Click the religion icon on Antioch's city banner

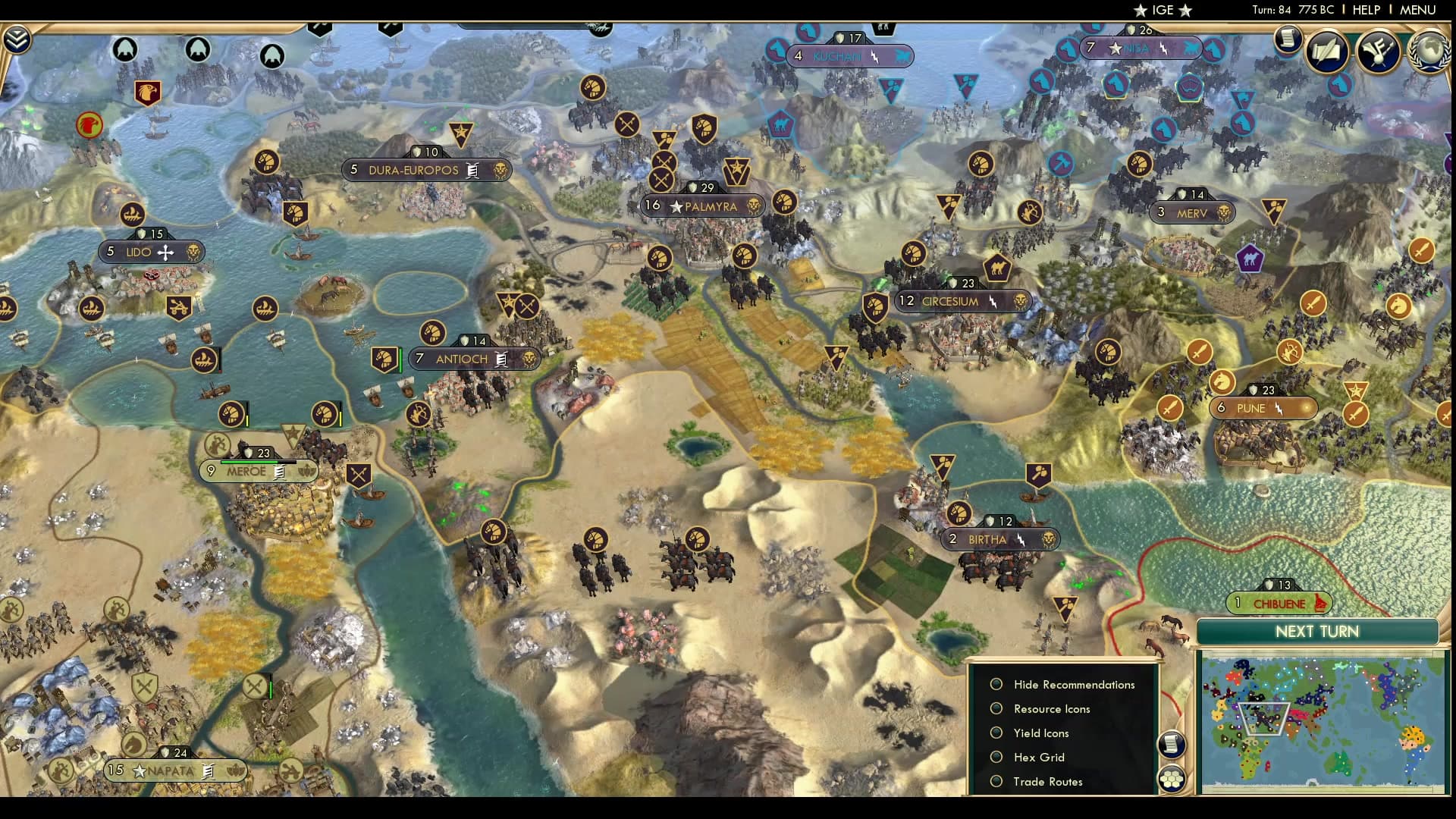pos(500,359)
